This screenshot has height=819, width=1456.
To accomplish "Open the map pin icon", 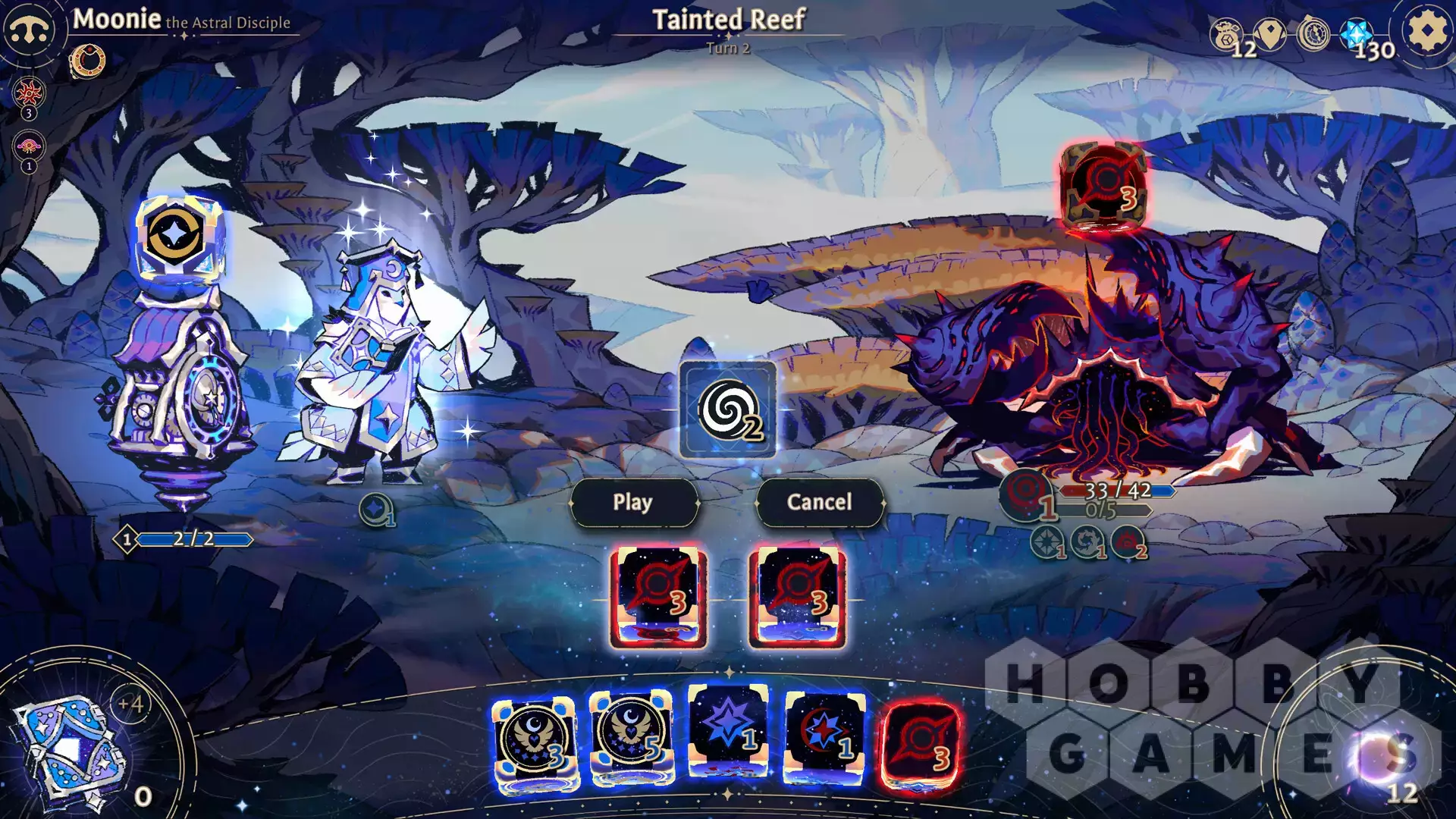I will (x=1270, y=33).
